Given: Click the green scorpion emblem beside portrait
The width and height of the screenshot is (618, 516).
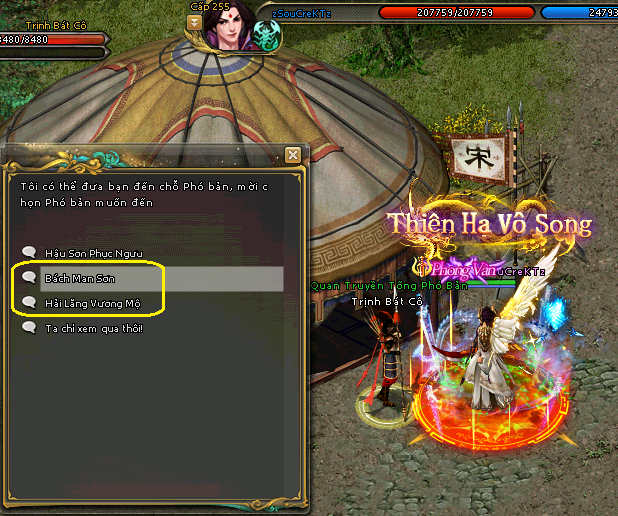Looking at the screenshot, I should (x=267, y=37).
